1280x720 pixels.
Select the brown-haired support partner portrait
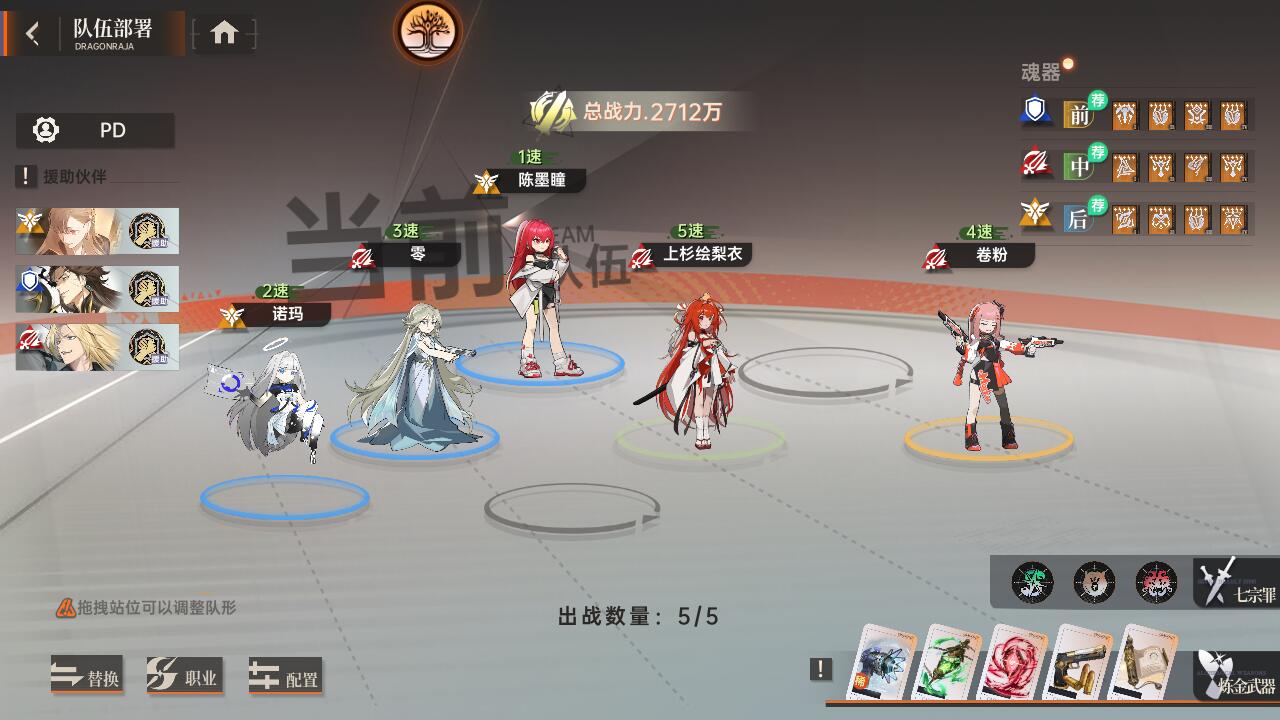point(97,231)
